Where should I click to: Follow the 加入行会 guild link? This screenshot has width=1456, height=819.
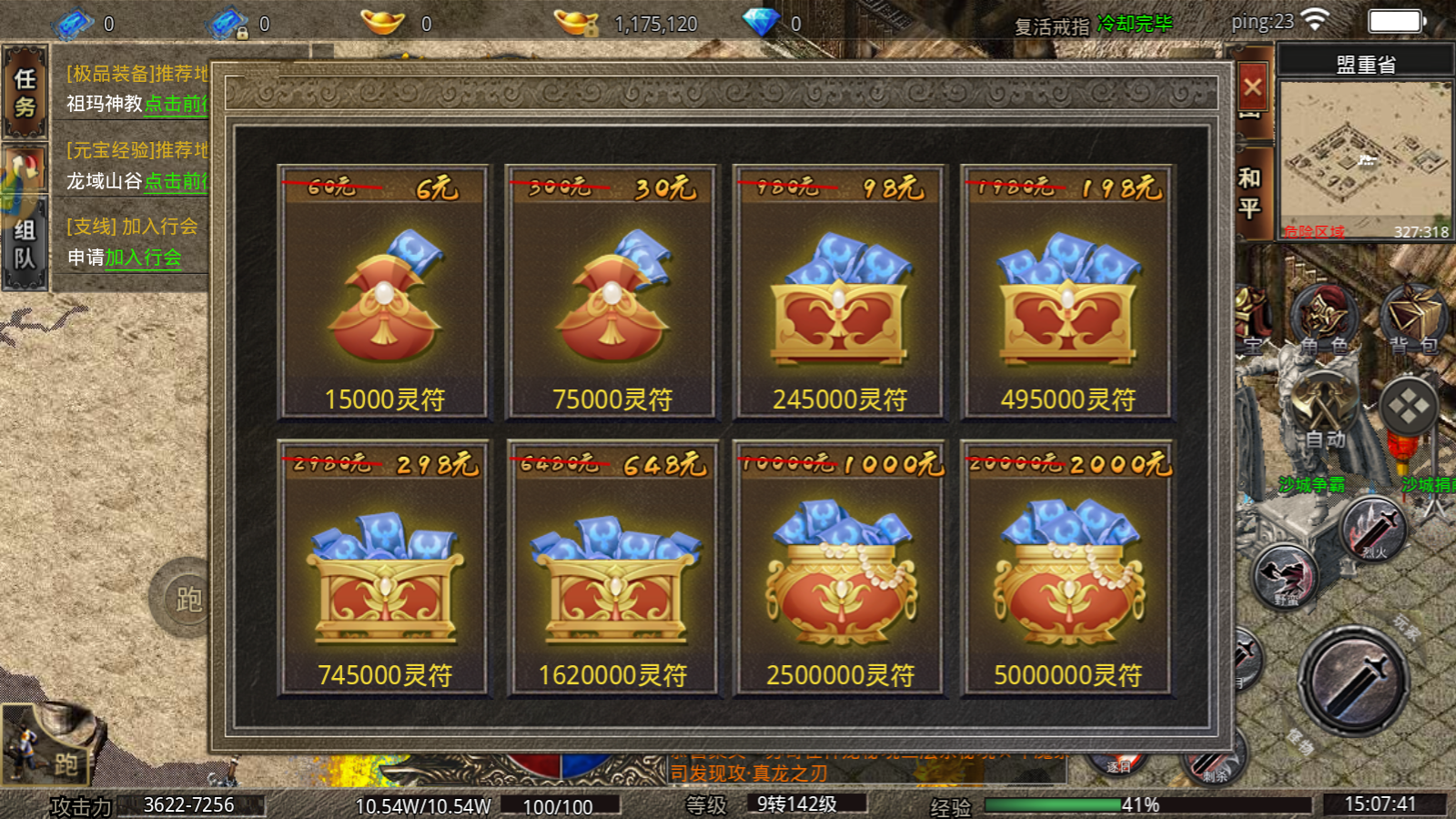[143, 258]
